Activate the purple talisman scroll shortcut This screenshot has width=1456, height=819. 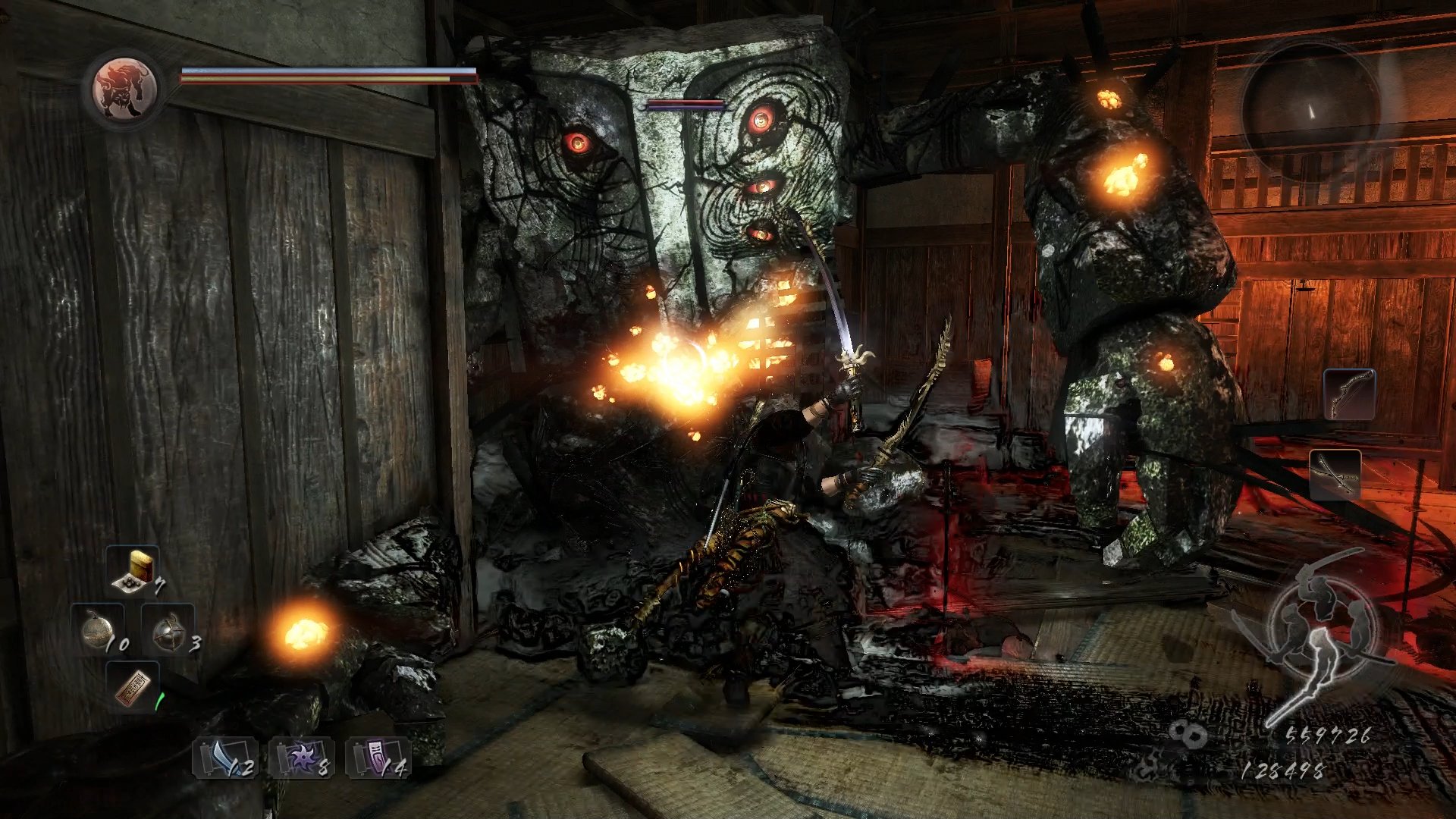pos(378,758)
